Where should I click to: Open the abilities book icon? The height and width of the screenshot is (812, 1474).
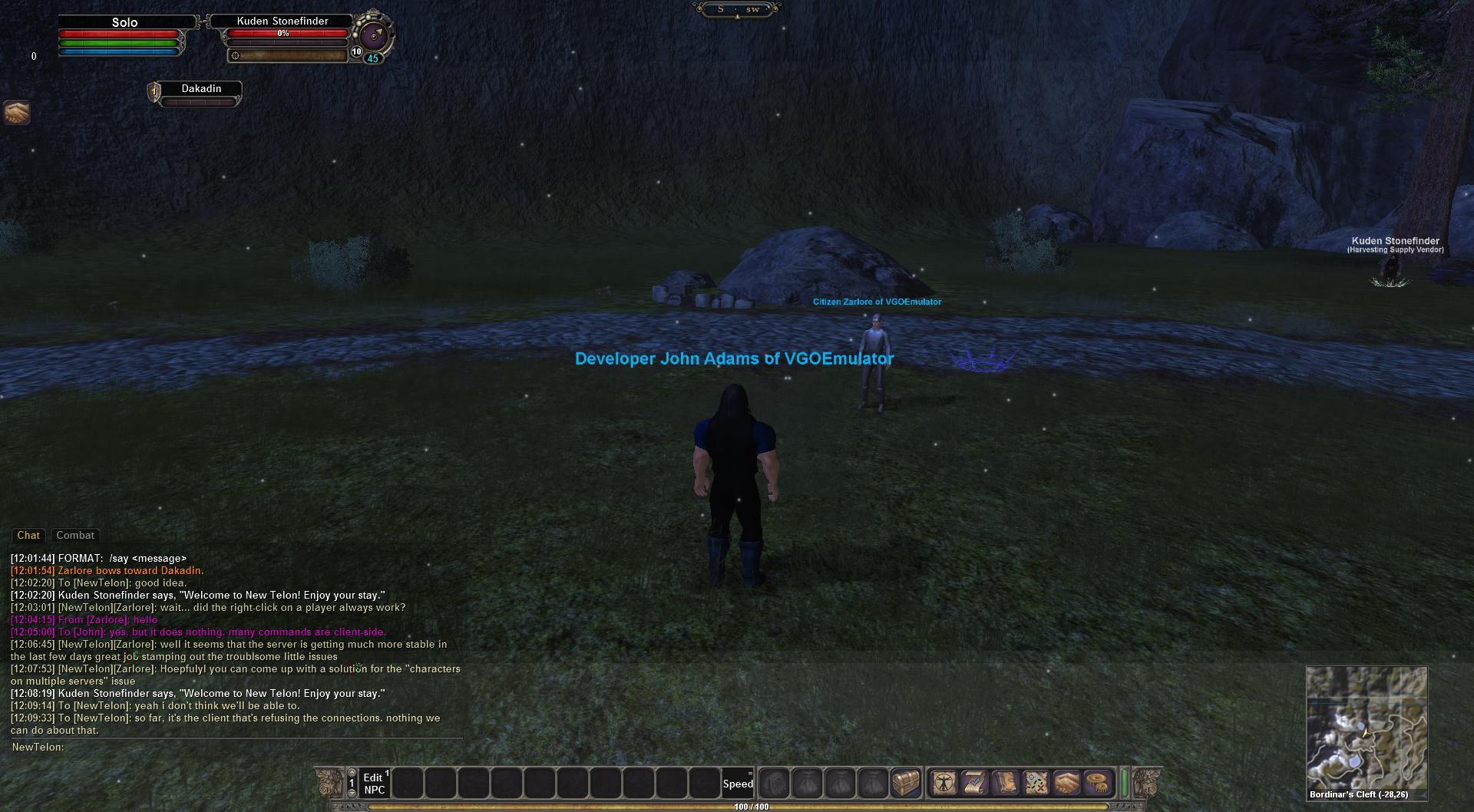pos(1005,784)
